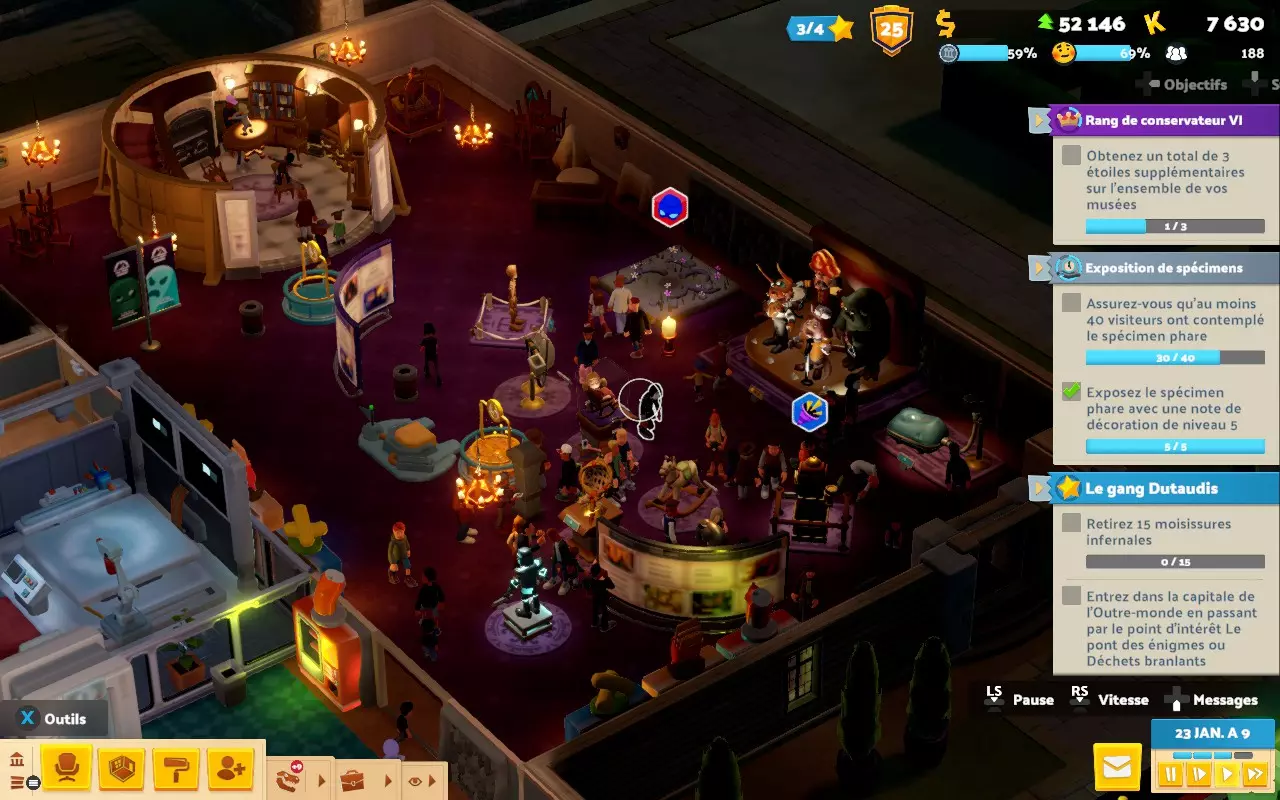Open the briefcase management tab
Screen dimensions: 1280x800
(x=352, y=779)
